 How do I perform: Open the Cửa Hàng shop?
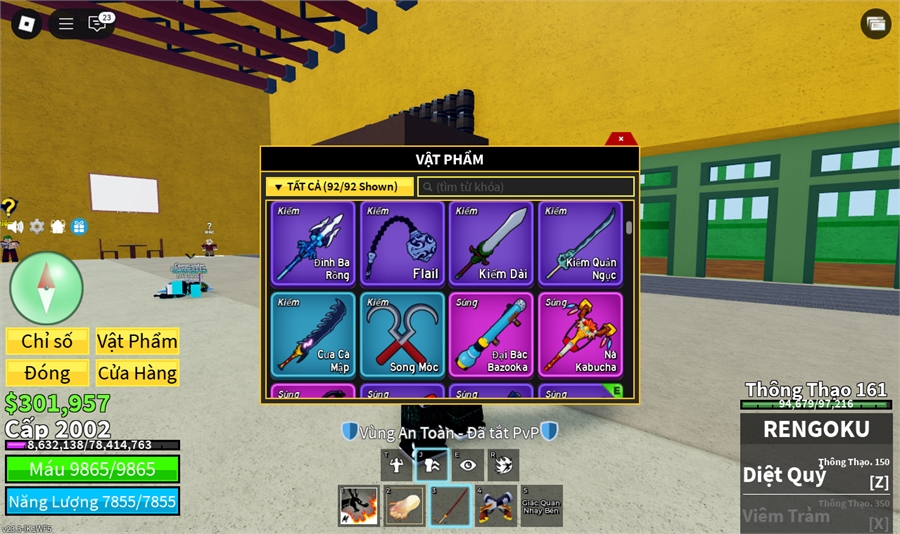pyautogui.click(x=137, y=373)
